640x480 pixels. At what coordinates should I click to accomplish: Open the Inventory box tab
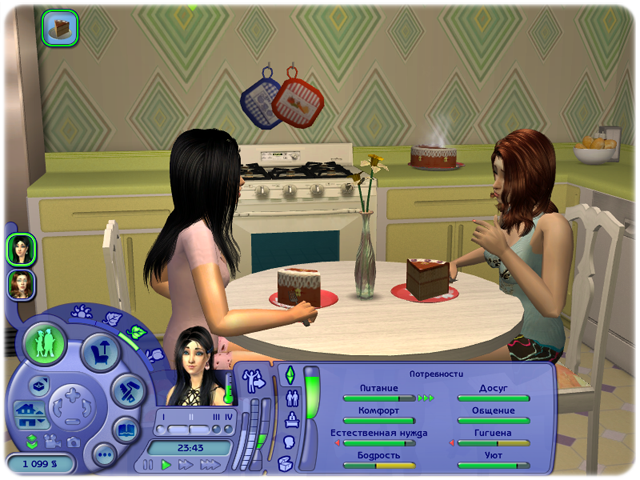pyautogui.click(x=287, y=462)
